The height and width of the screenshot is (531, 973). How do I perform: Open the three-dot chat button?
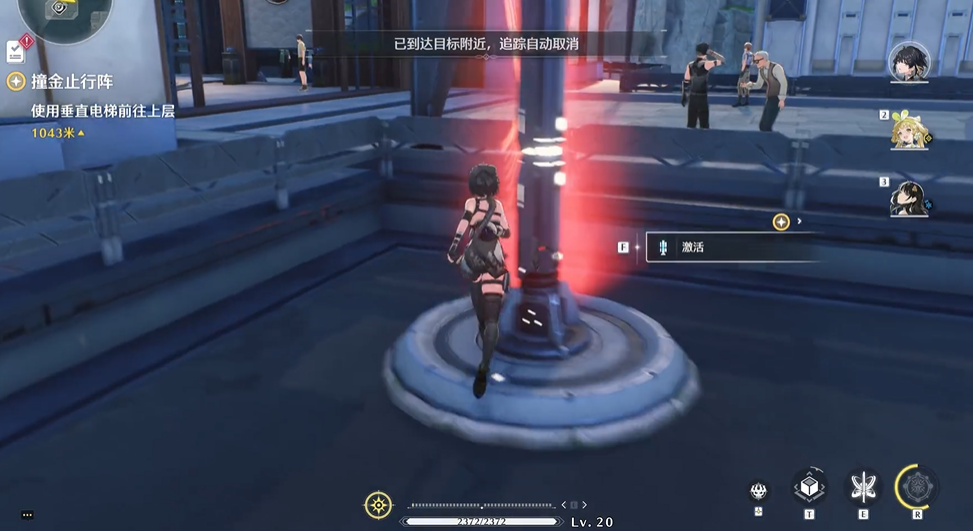click(x=27, y=515)
